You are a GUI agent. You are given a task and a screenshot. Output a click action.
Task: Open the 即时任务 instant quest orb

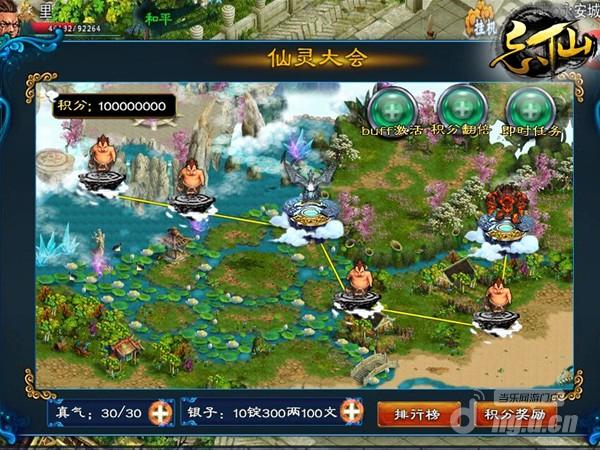pyautogui.click(x=530, y=107)
